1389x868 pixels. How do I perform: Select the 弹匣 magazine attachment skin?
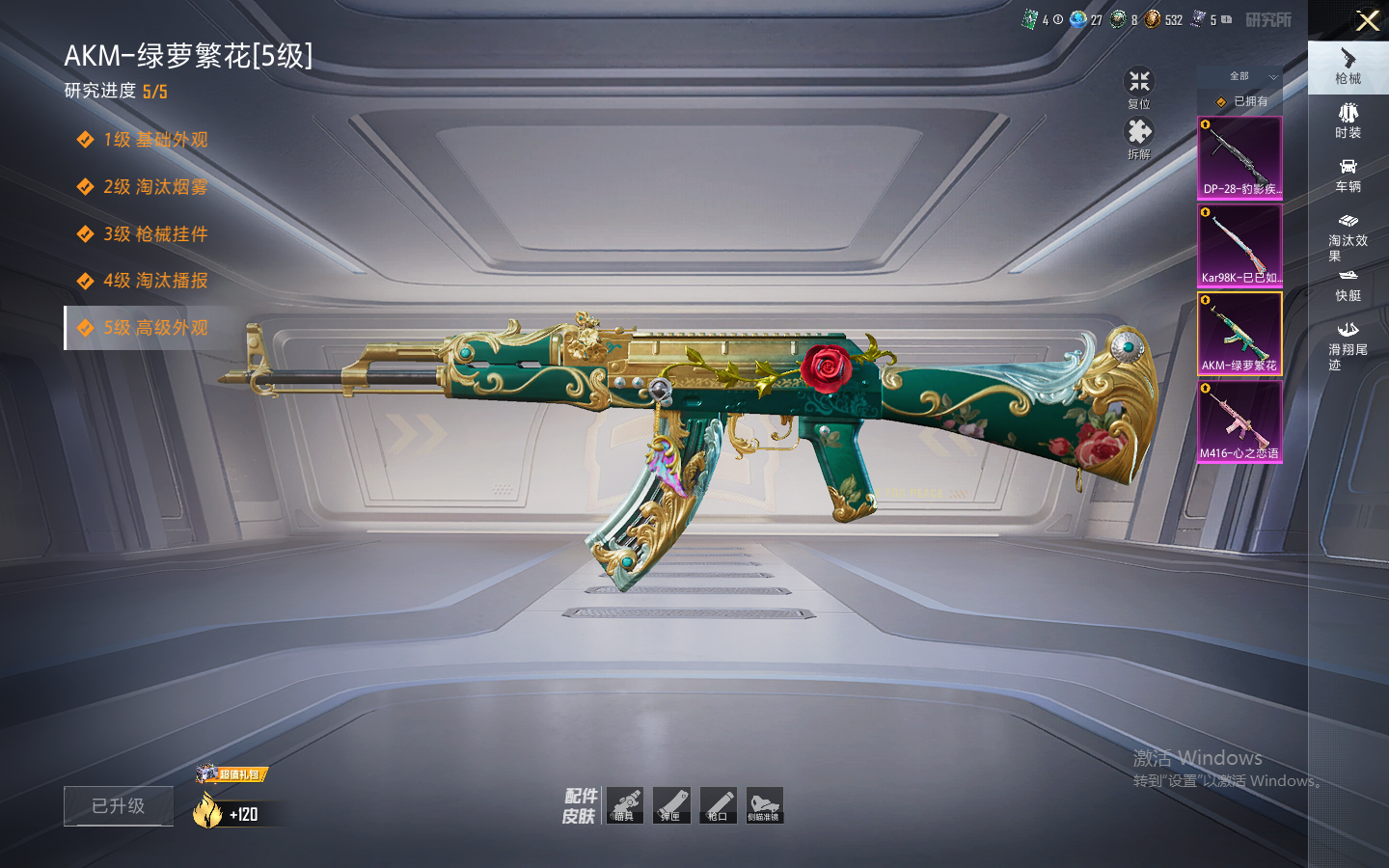pyautogui.click(x=671, y=805)
